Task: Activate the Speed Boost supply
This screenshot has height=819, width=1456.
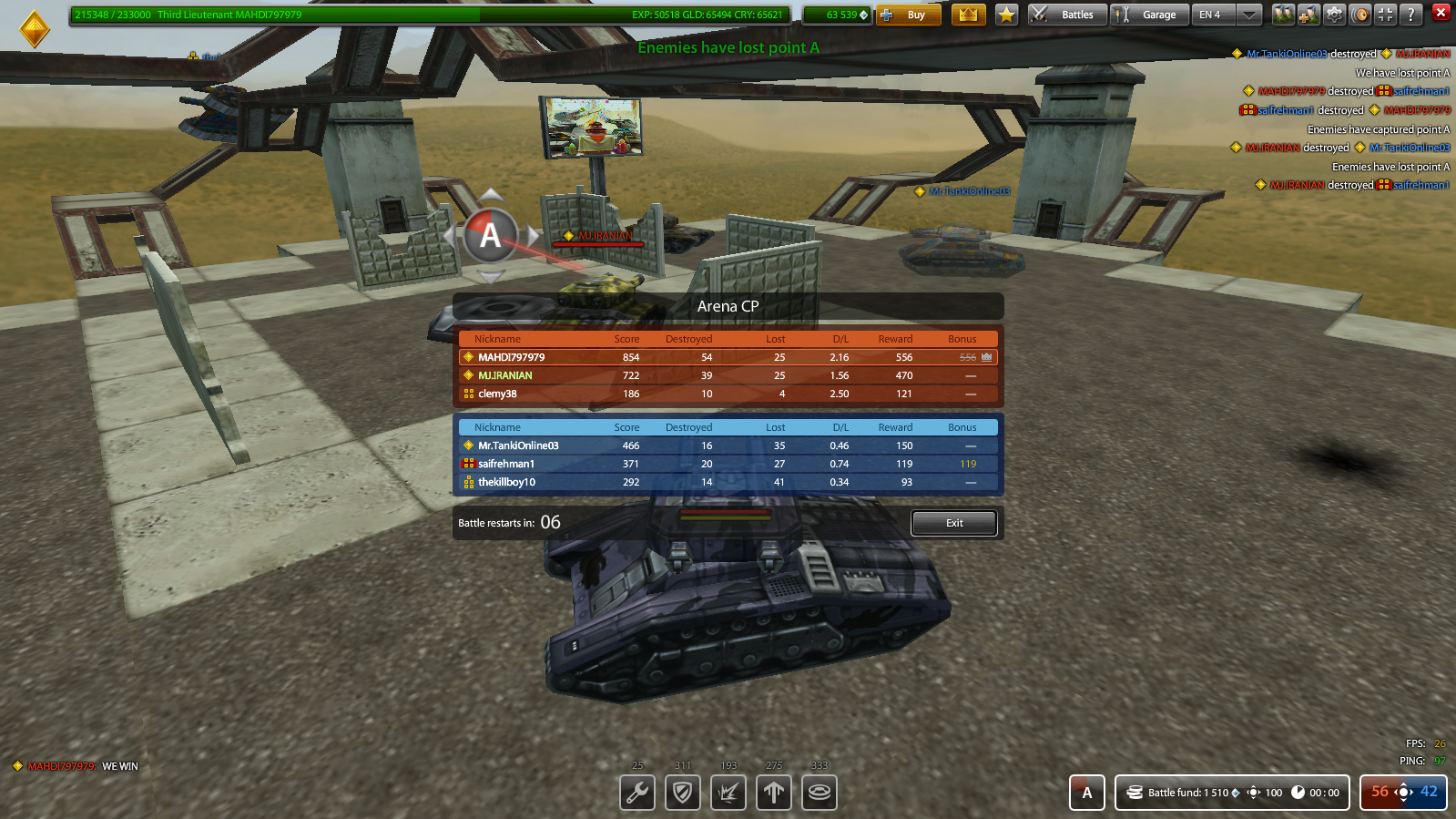Action: [x=774, y=793]
